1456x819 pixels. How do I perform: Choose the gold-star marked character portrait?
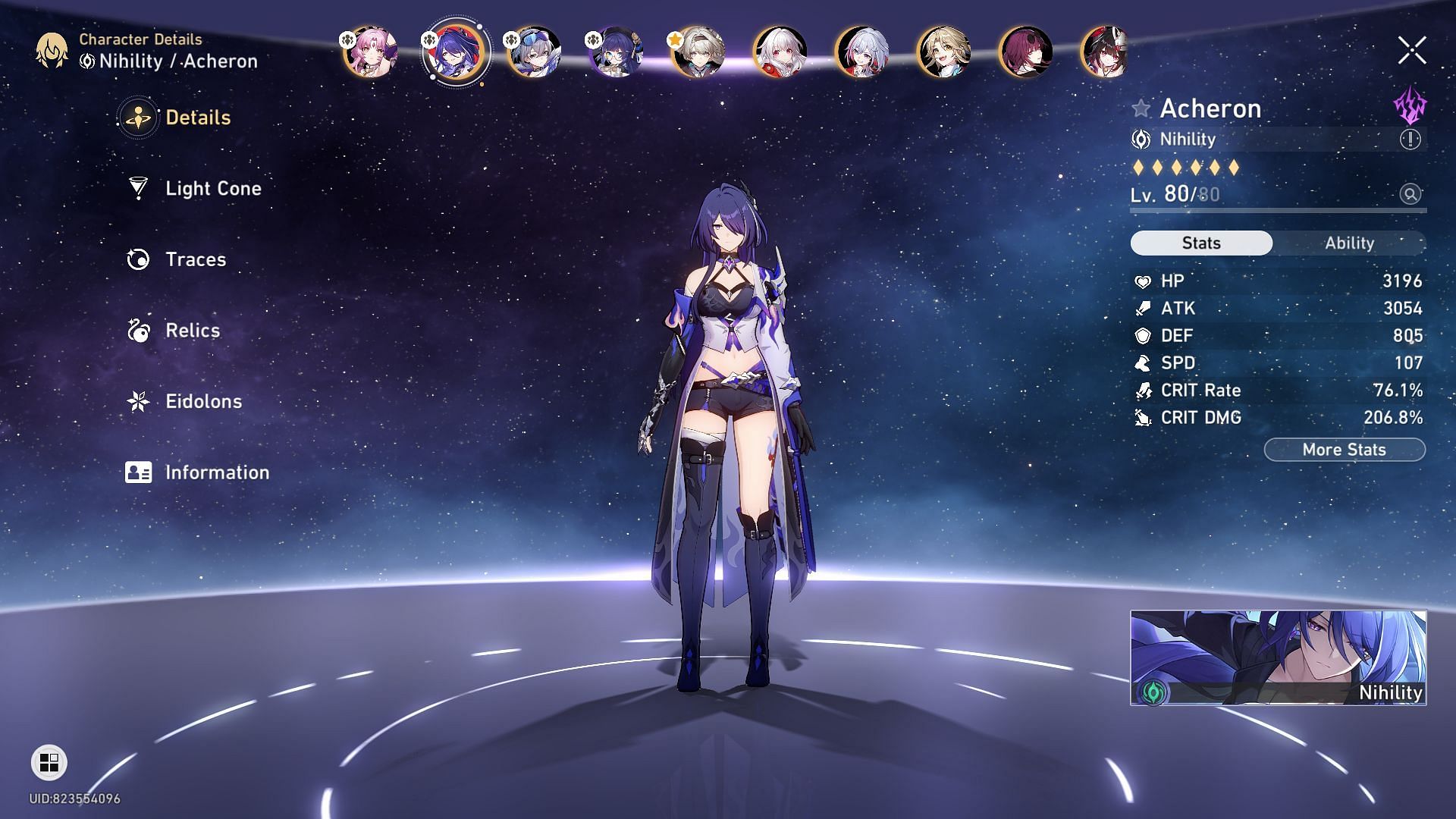click(698, 52)
